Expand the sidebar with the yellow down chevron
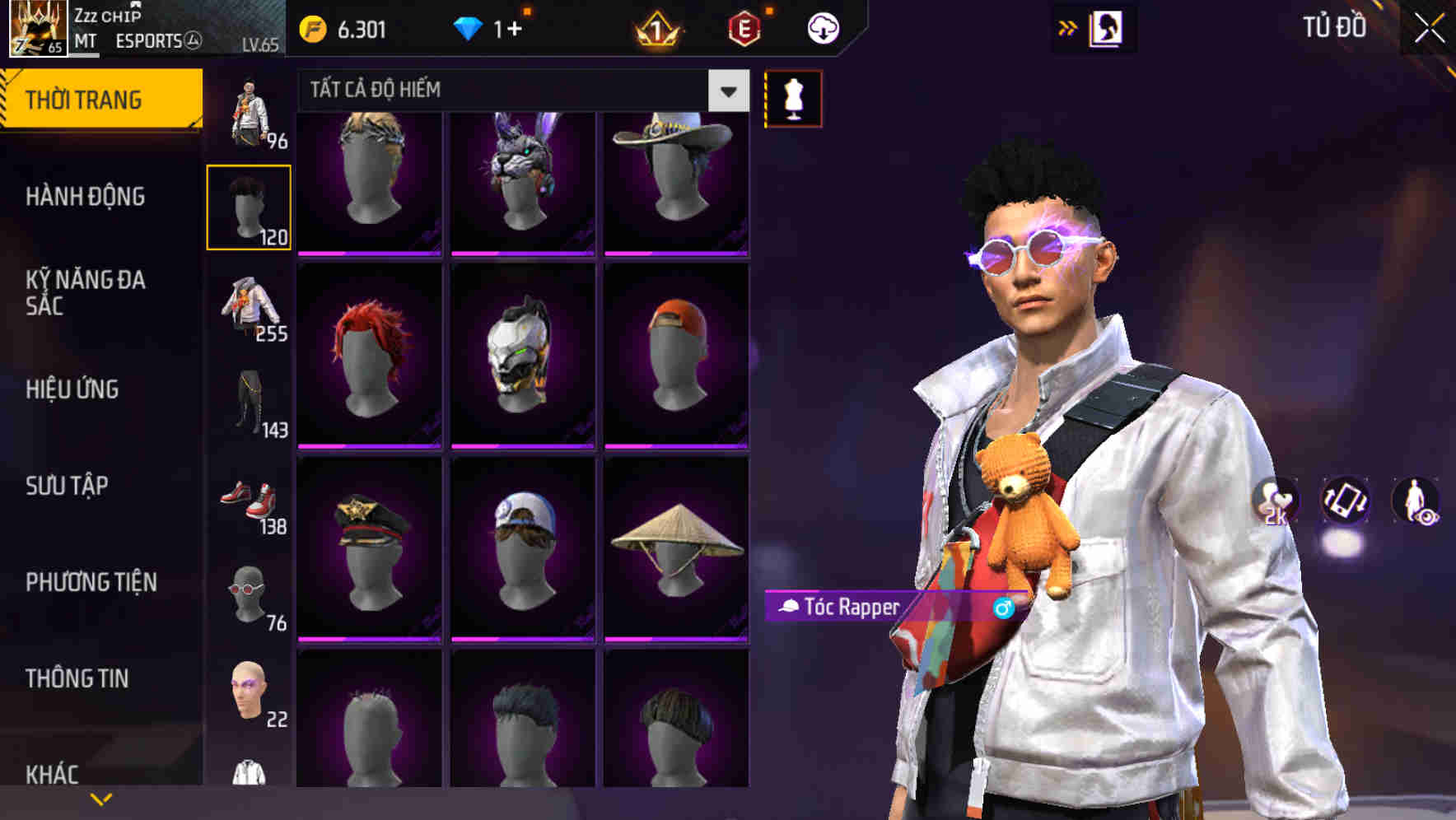The height and width of the screenshot is (820, 1456). pyautogui.click(x=101, y=797)
